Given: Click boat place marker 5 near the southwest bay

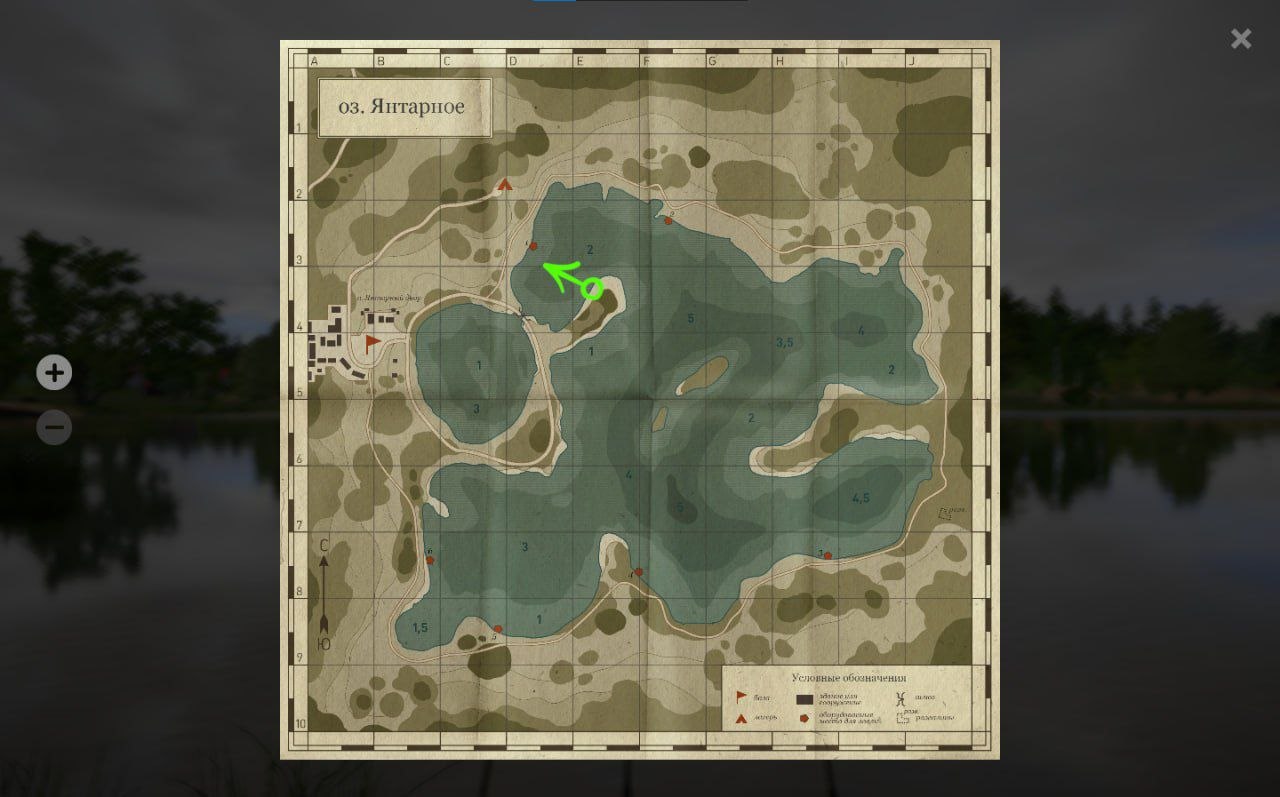Looking at the screenshot, I should click(498, 628).
